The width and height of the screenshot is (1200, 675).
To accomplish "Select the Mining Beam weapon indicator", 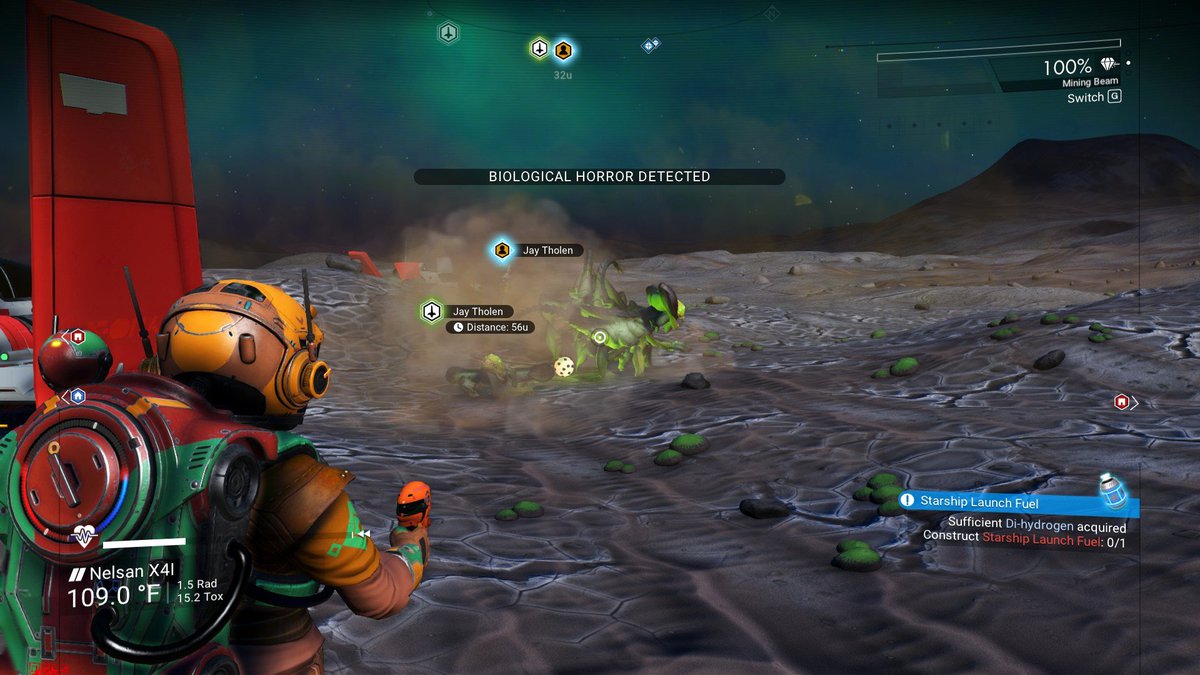I will pos(1090,83).
